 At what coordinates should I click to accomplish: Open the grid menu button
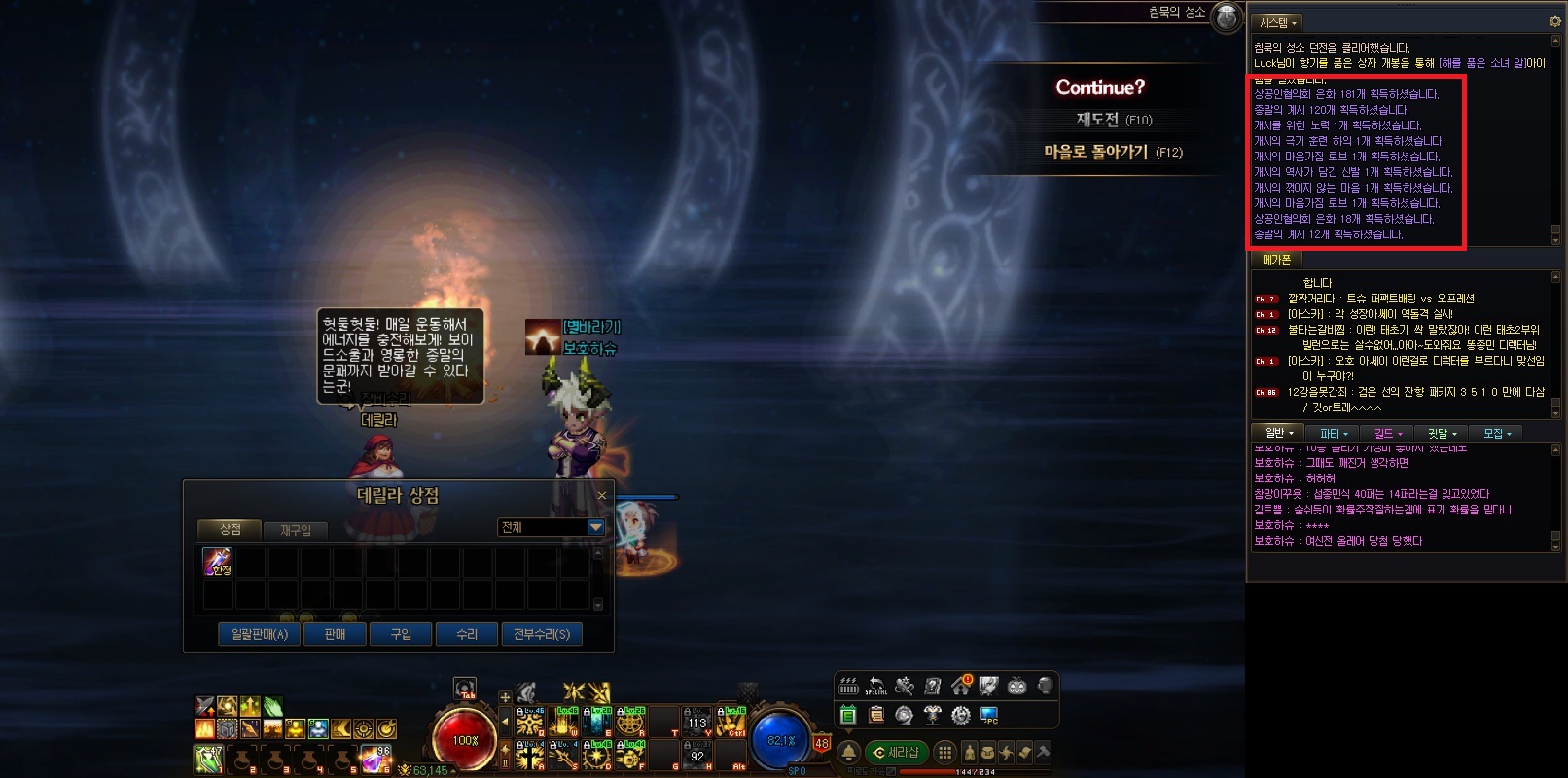944,752
